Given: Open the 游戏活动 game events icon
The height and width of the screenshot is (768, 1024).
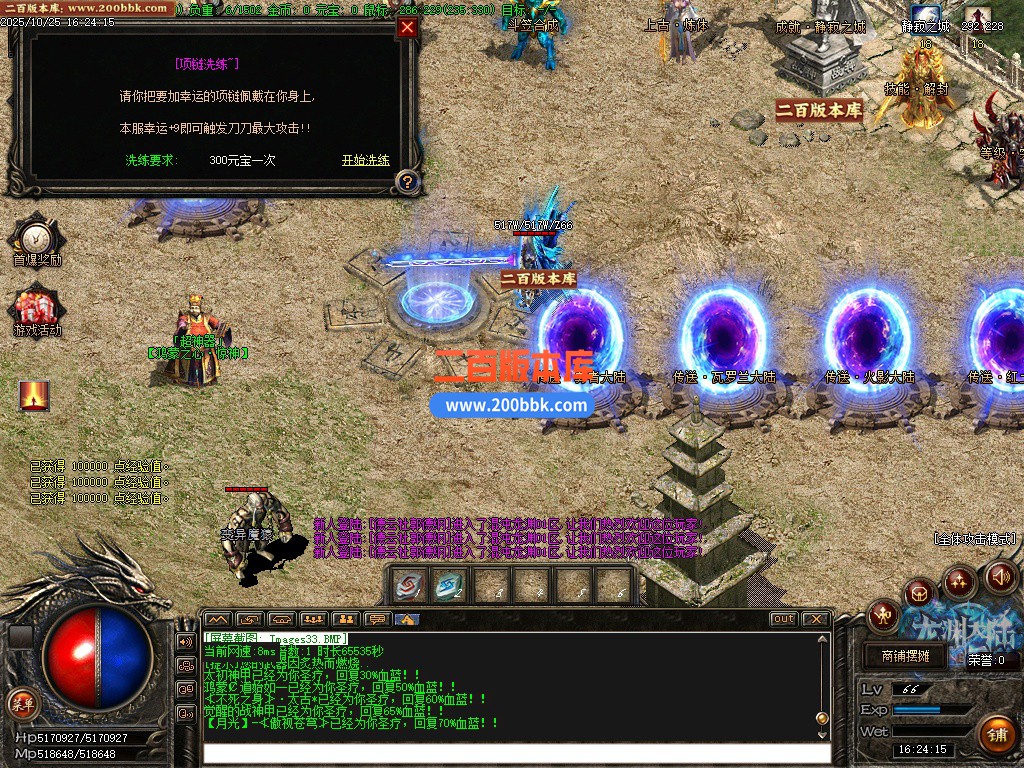Looking at the screenshot, I should coord(37,308).
